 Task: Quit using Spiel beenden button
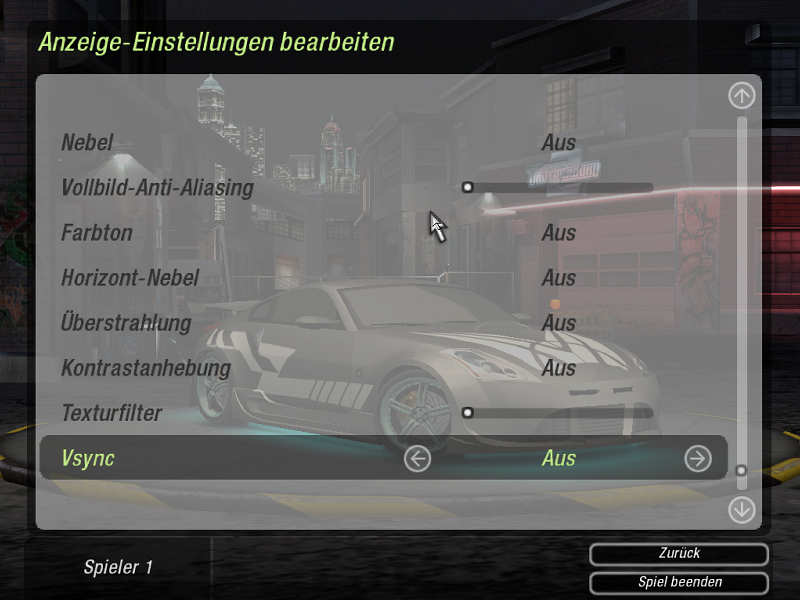click(x=679, y=582)
